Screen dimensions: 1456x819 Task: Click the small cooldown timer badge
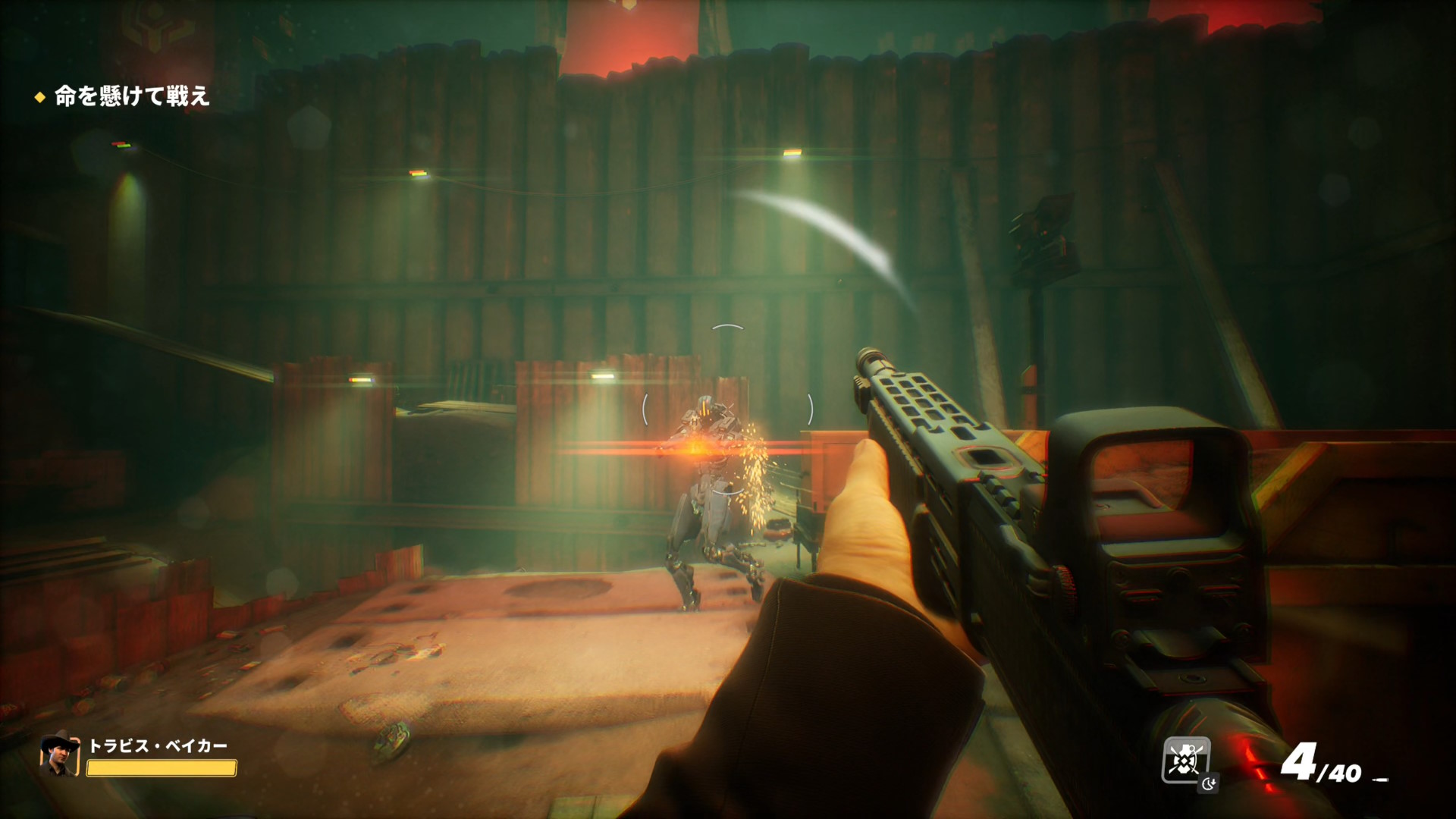[x=1208, y=783]
